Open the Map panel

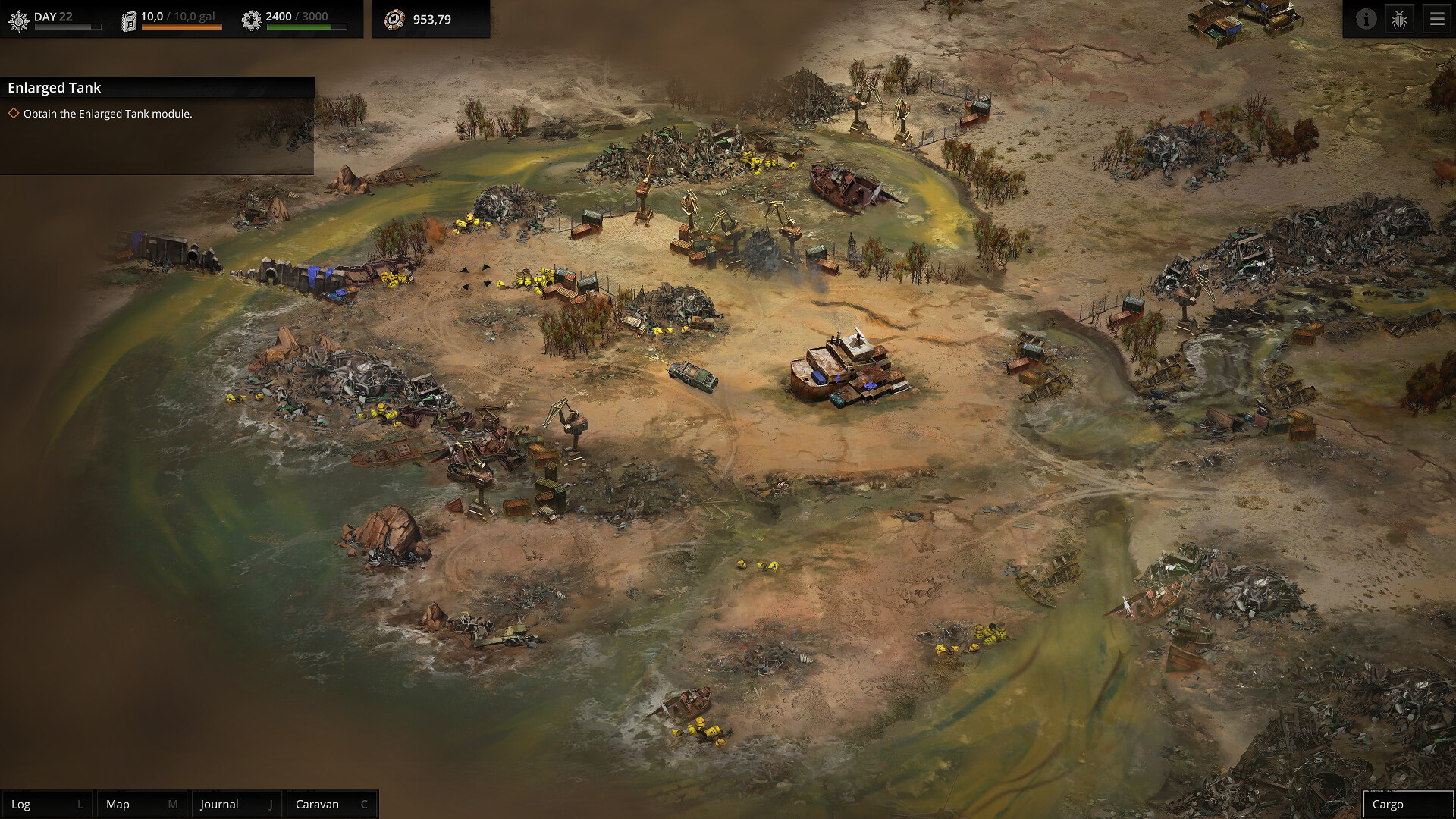click(x=141, y=804)
